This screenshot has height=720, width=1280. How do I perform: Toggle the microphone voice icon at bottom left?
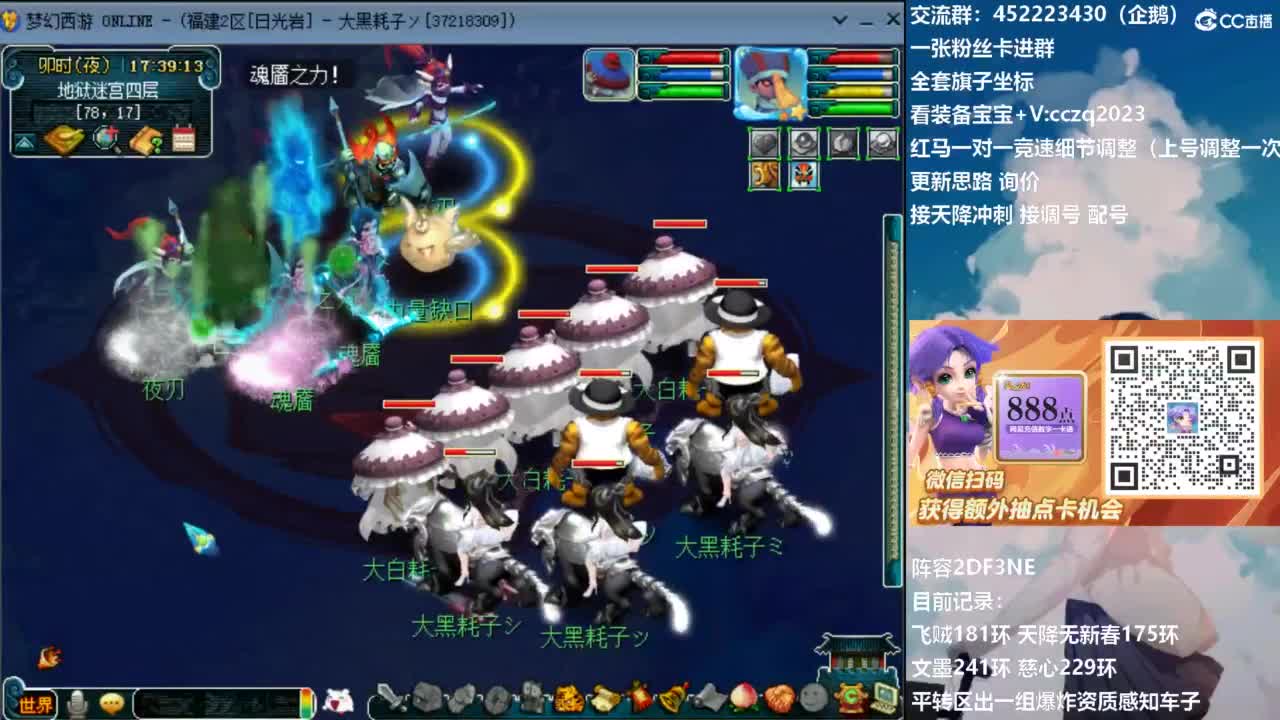tap(77, 704)
